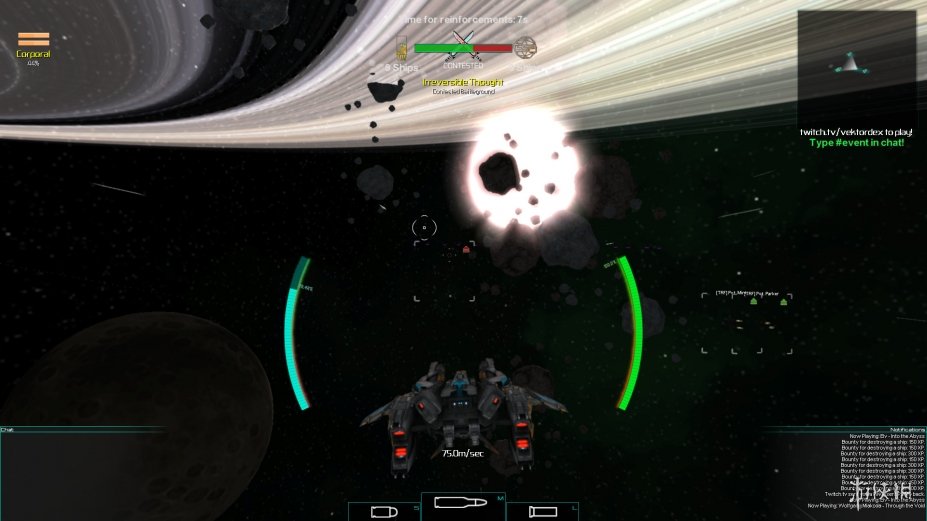Select the medium (M) rifle ammo slot
Viewport: 927px width, 521px height.
click(463, 502)
